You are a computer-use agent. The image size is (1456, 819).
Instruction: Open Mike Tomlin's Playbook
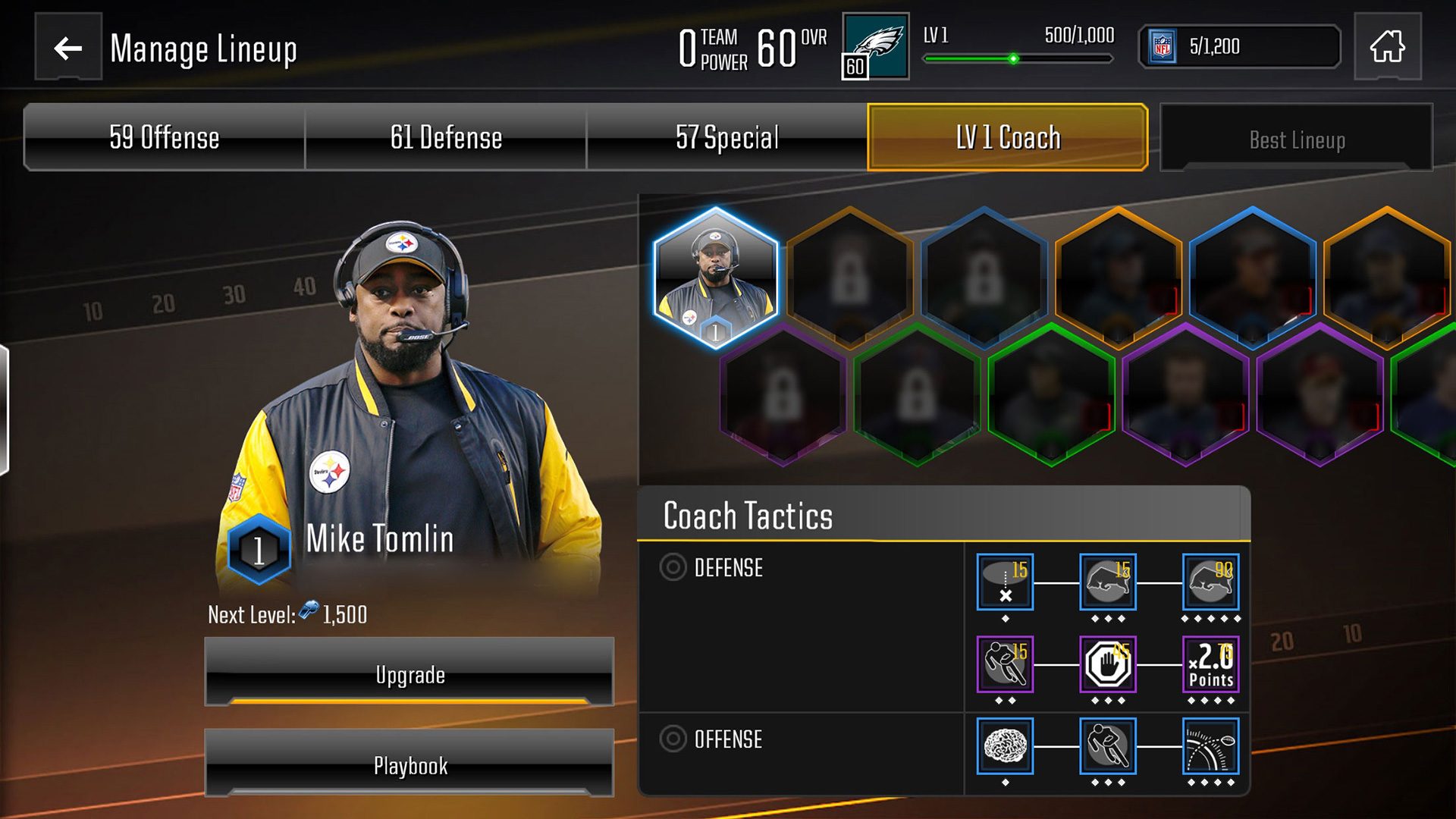(x=409, y=766)
